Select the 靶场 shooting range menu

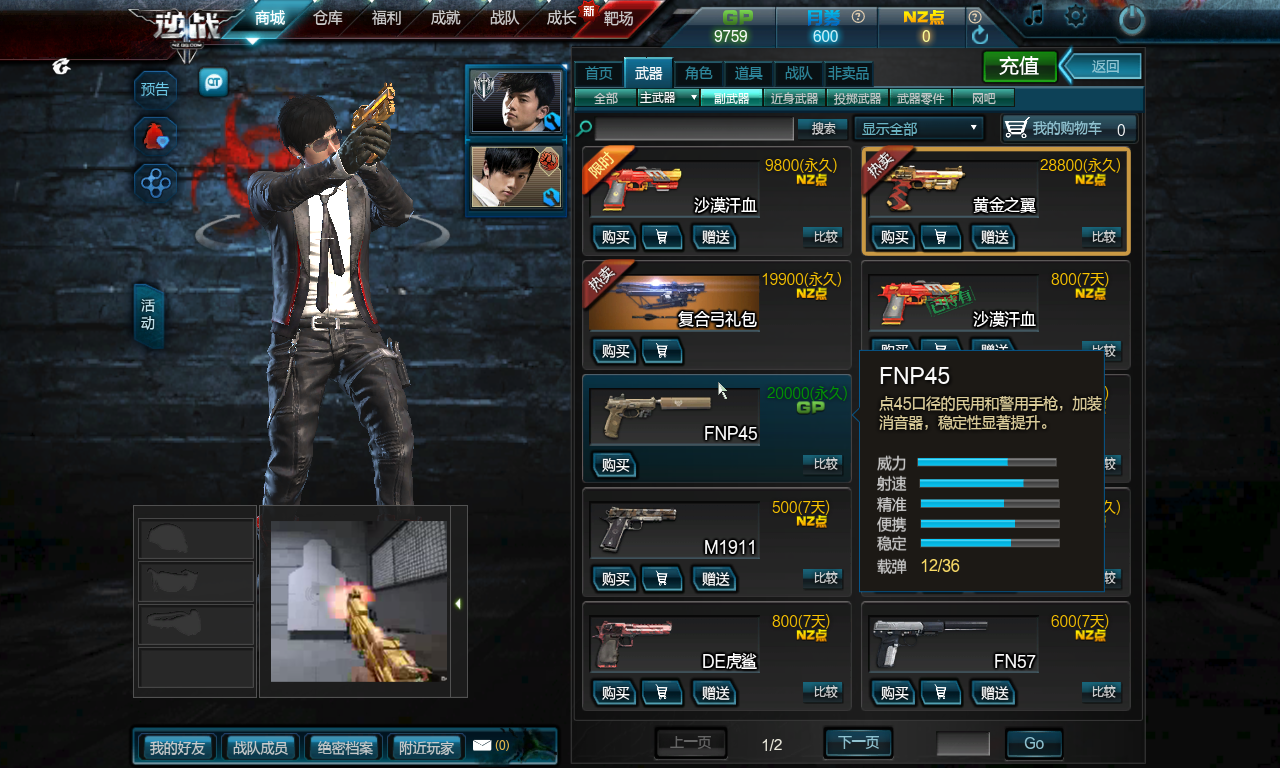pyautogui.click(x=619, y=18)
